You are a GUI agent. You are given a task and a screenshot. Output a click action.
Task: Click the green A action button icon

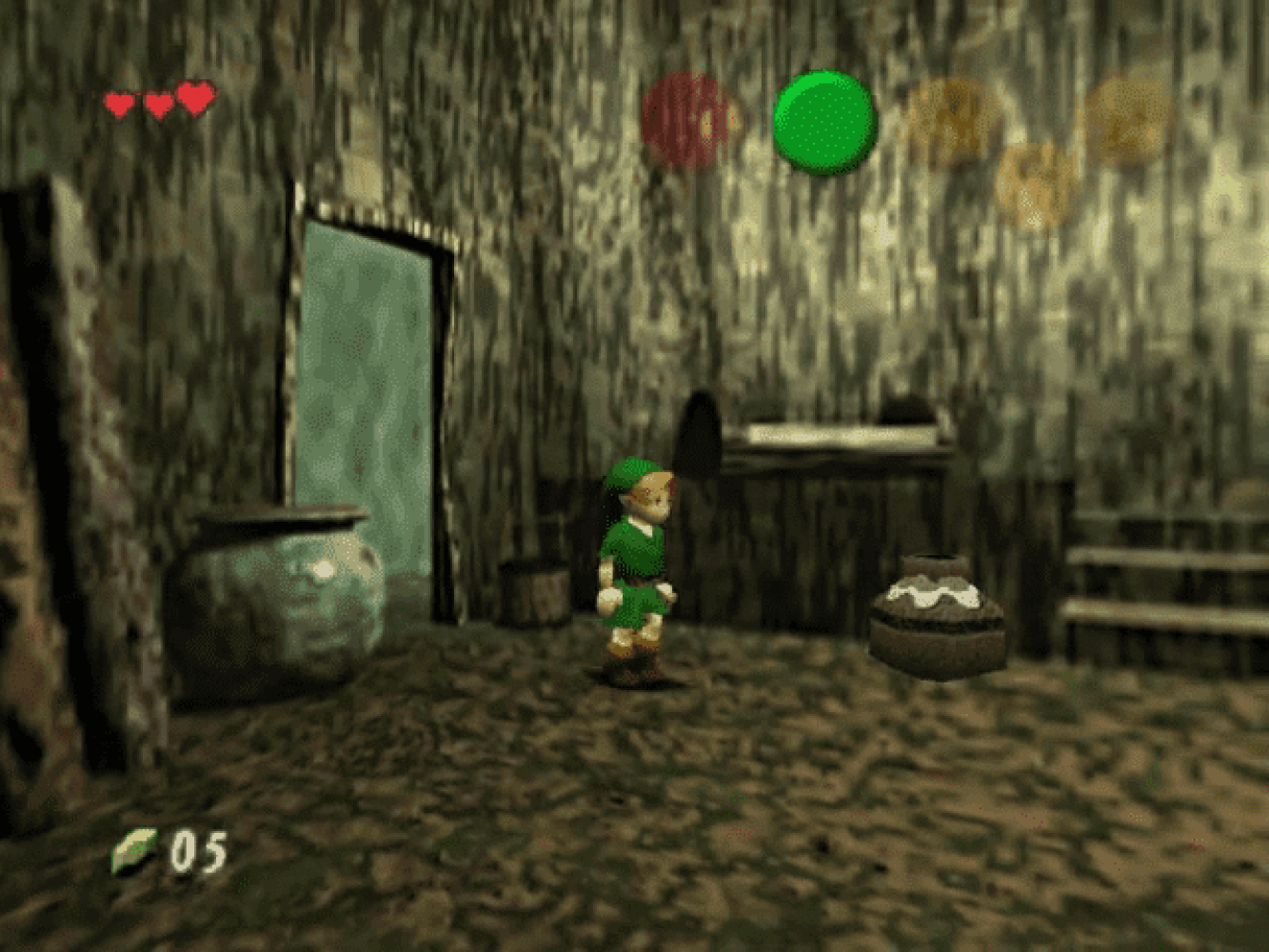[823, 122]
